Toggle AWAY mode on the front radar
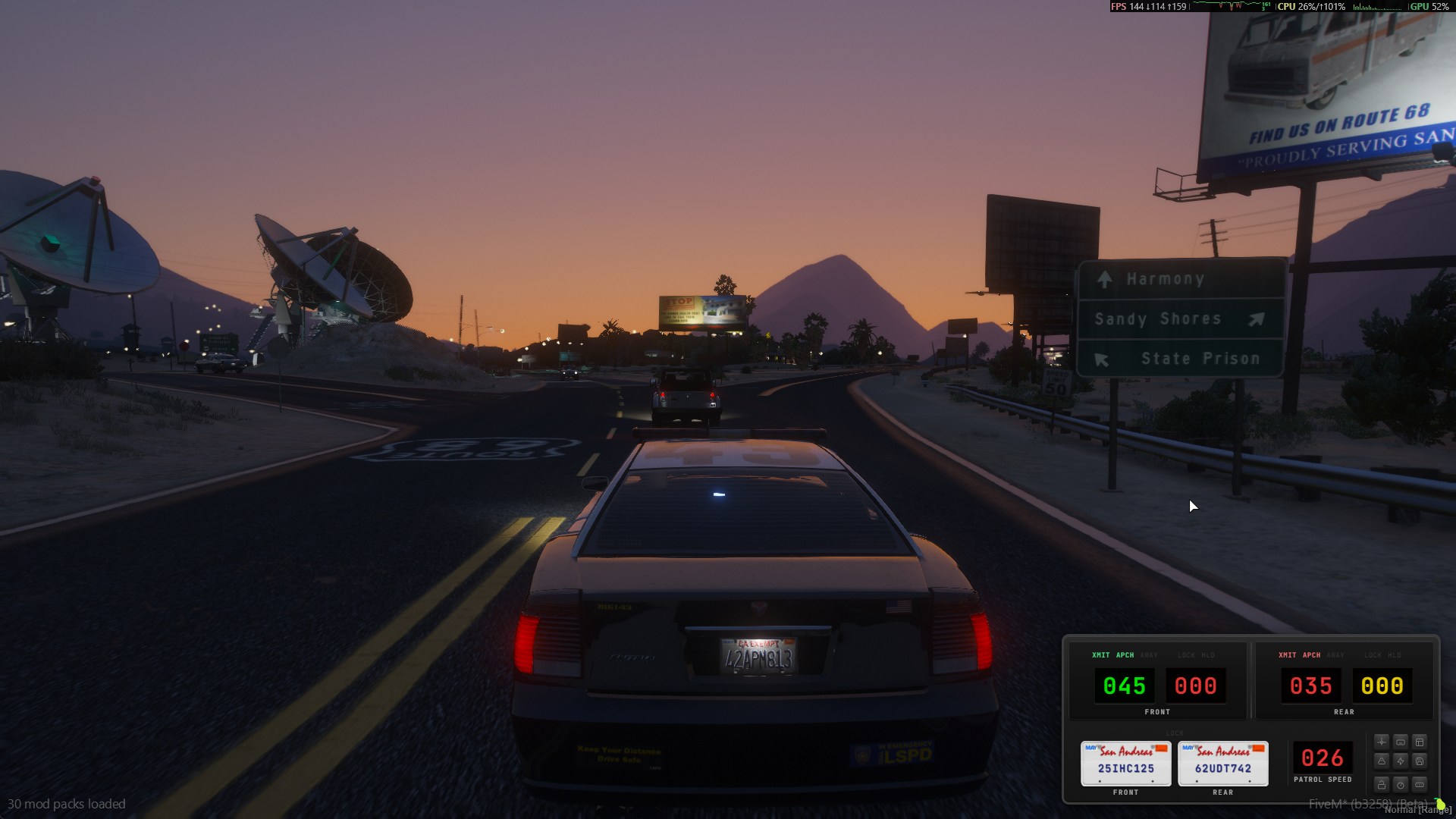 tap(1147, 655)
